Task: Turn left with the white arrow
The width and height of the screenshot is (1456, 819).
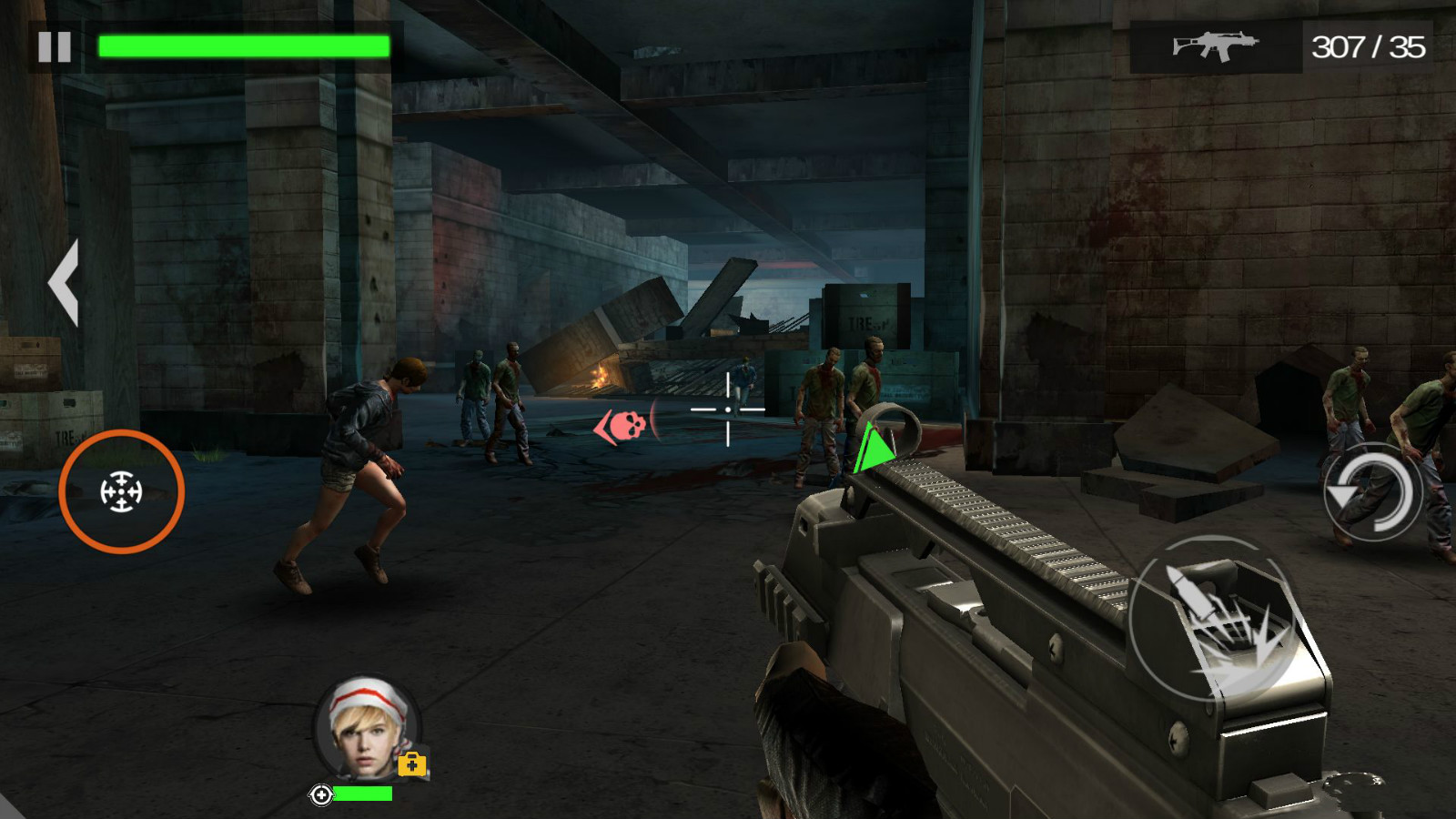Action: click(x=64, y=283)
